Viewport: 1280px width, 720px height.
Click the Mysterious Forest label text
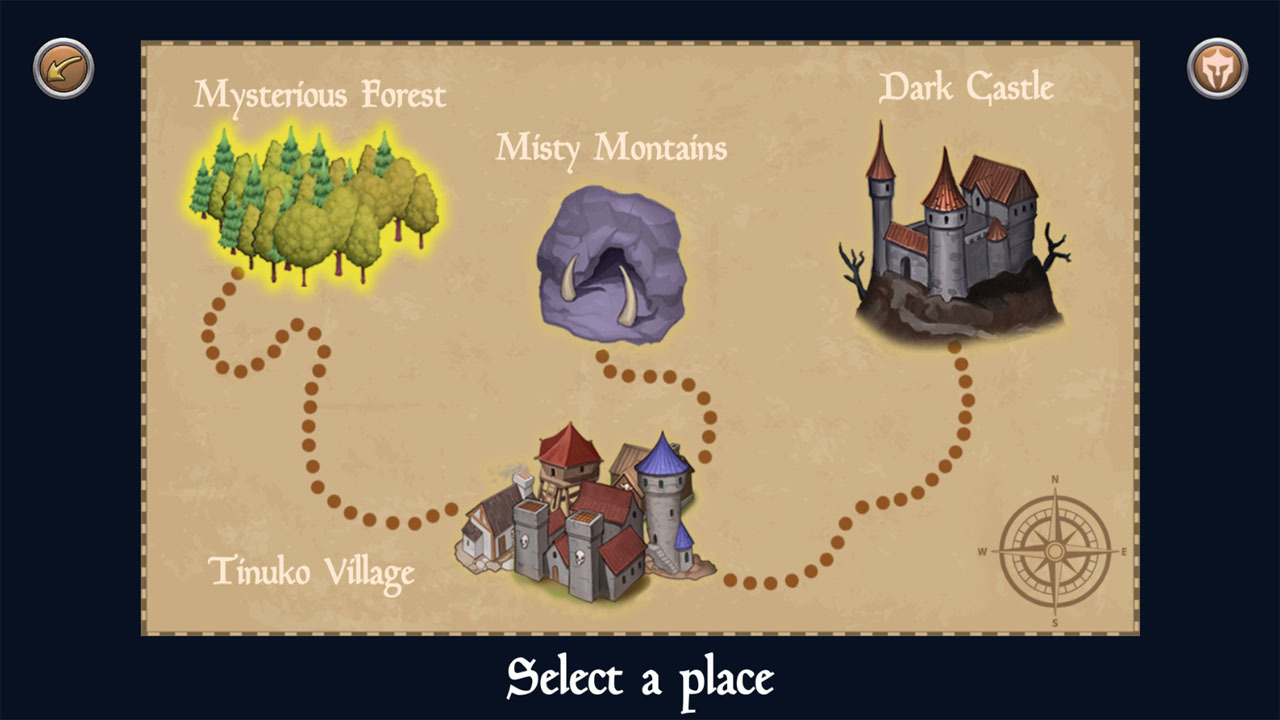320,95
